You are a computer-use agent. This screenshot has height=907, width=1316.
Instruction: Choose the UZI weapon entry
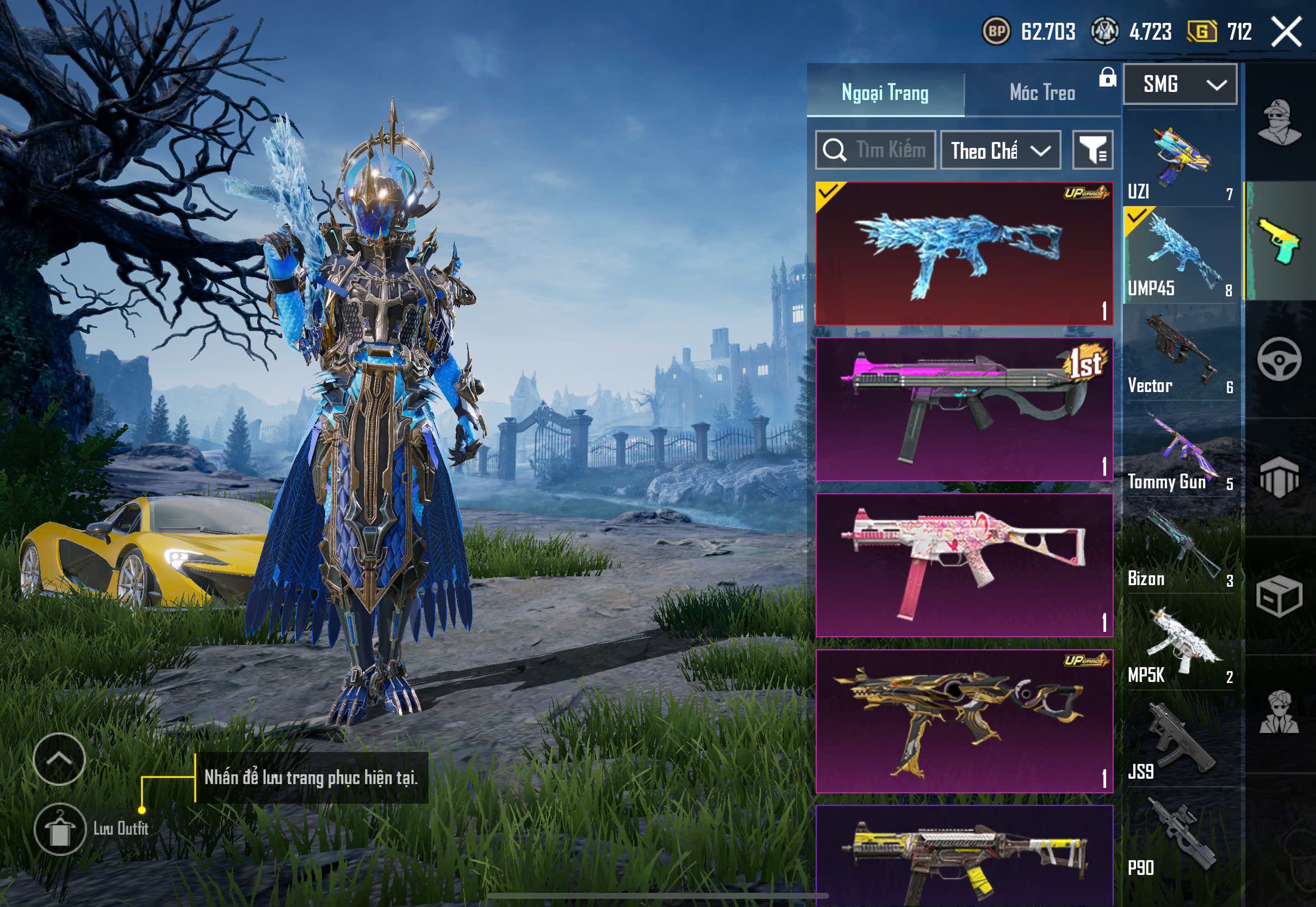[1180, 159]
